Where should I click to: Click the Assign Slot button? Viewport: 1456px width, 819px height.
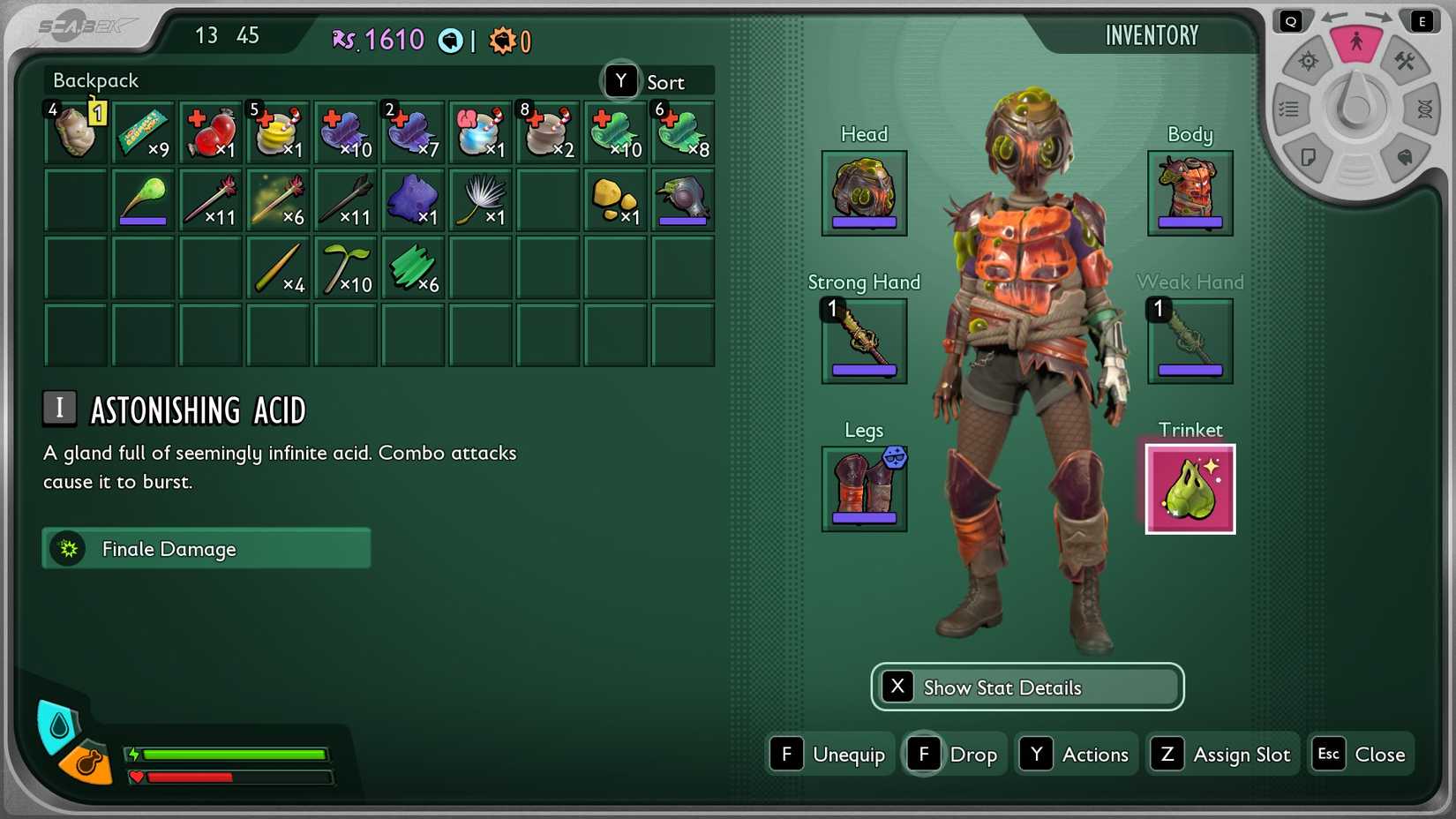[1222, 754]
